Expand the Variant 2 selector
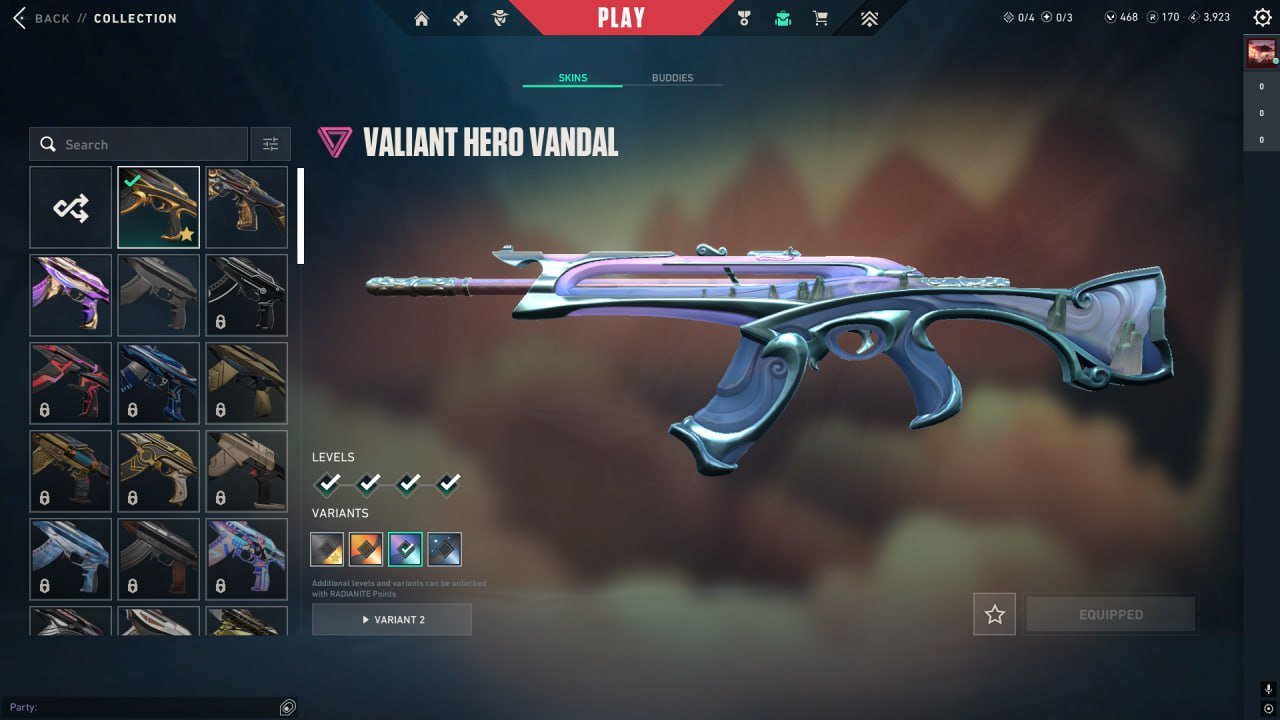1280x720 pixels. (391, 619)
